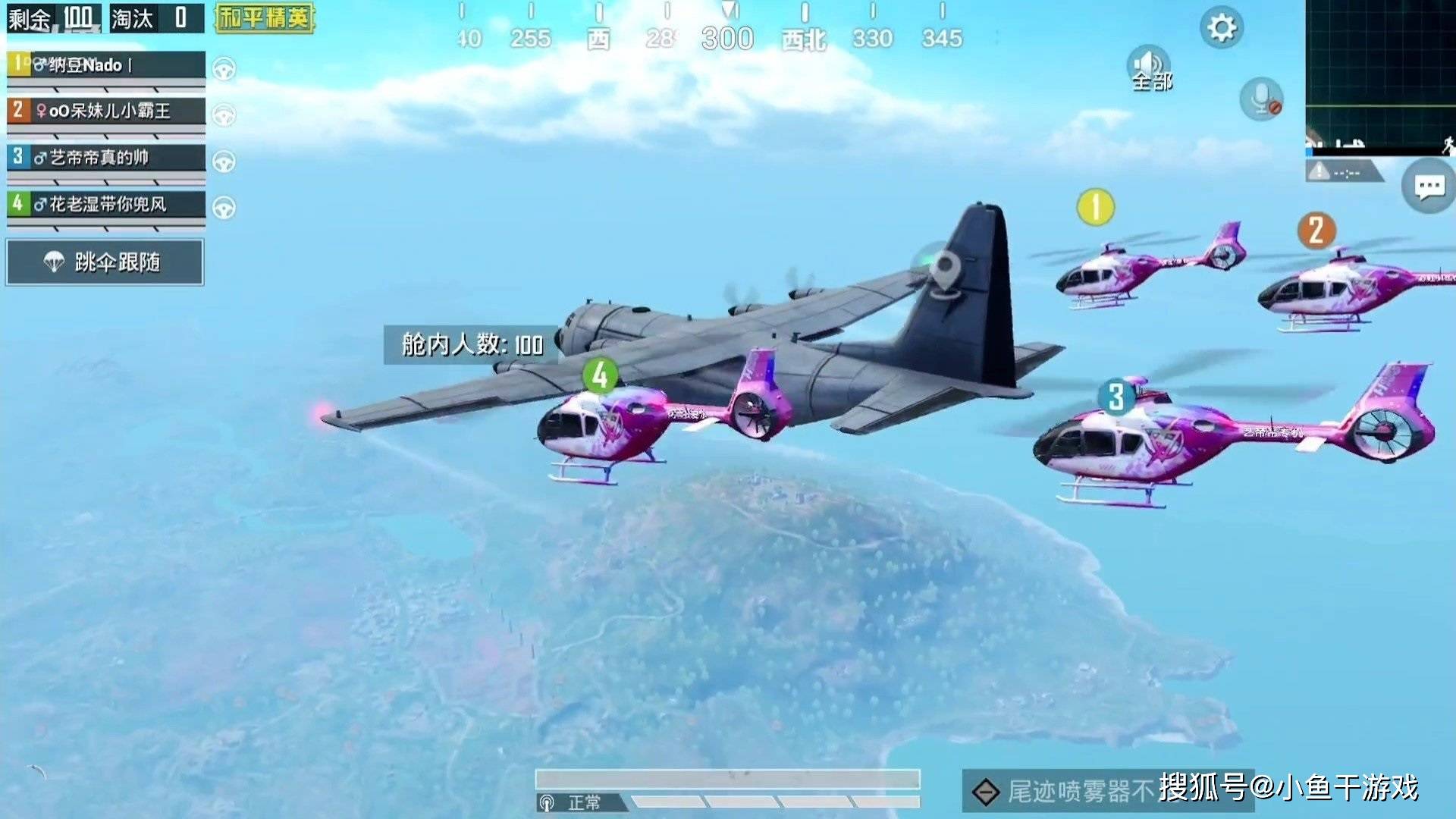
Task: Open the settings gear icon
Action: (x=1221, y=28)
